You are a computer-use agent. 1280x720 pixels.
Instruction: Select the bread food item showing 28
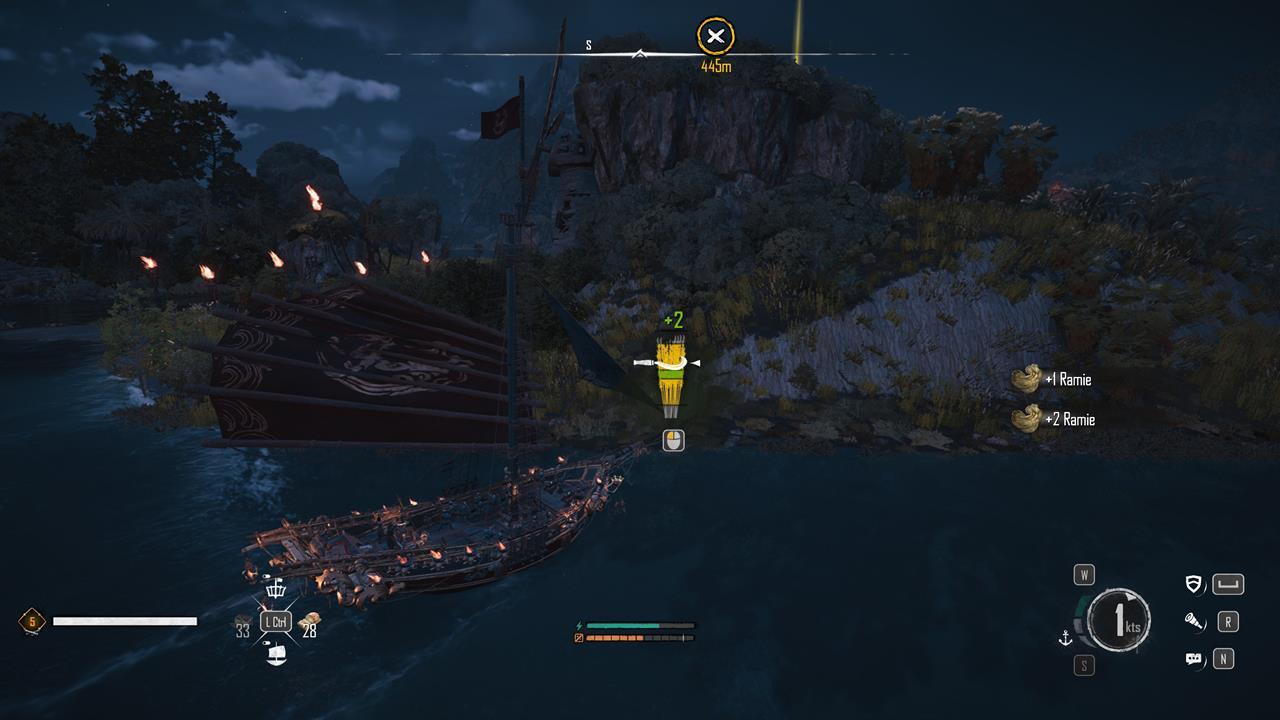point(309,621)
